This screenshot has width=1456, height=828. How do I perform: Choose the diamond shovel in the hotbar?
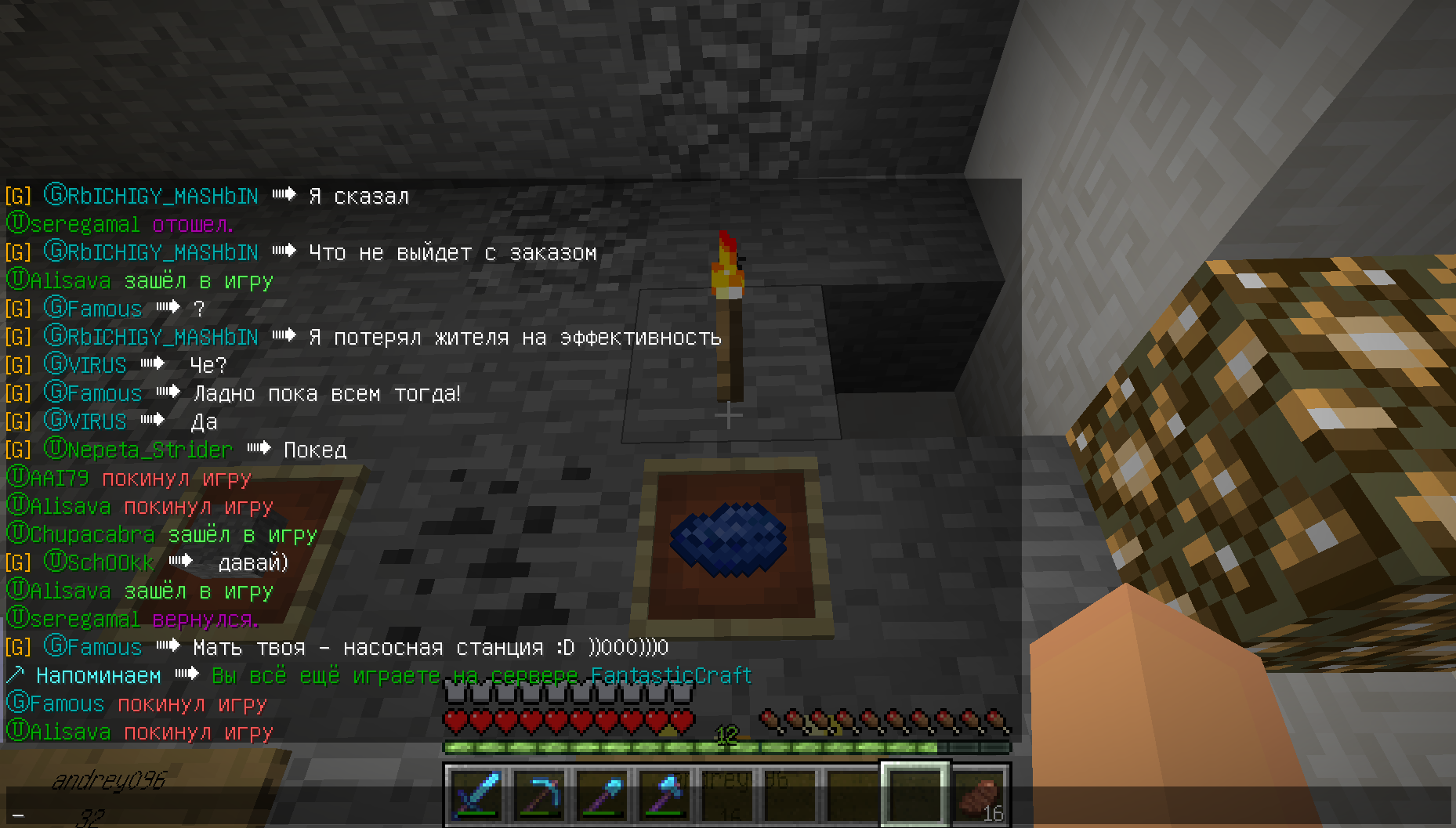coord(602,794)
